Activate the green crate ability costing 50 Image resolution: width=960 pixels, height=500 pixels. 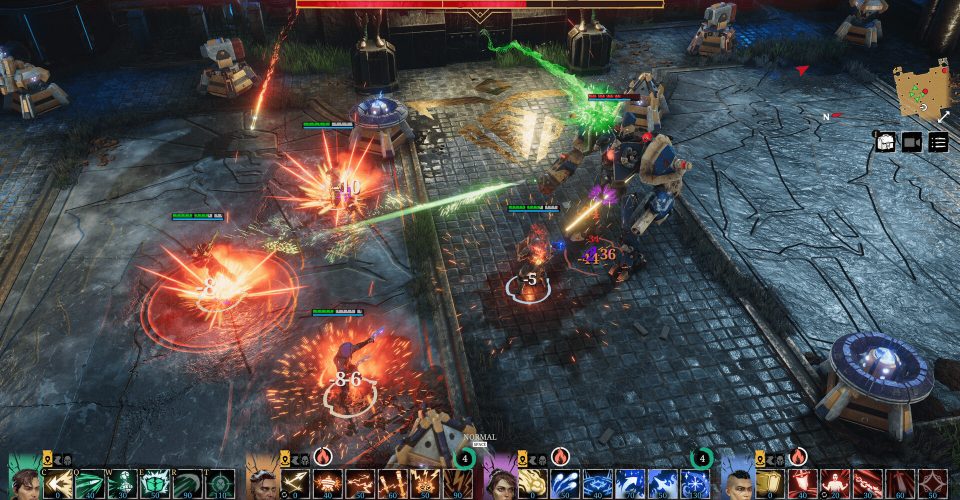pyautogui.click(x=155, y=485)
